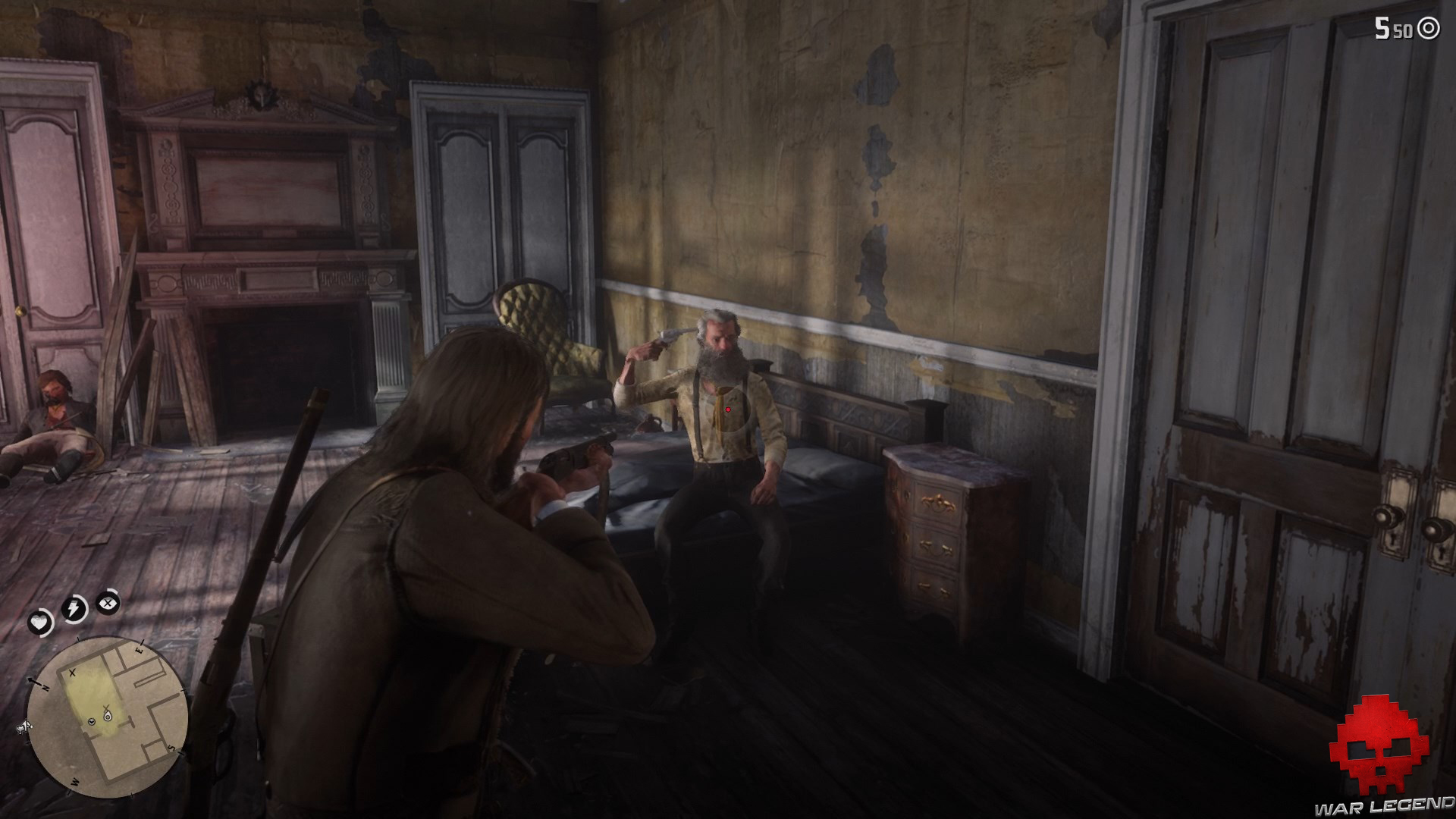Click the north N compass marker

click(45, 686)
